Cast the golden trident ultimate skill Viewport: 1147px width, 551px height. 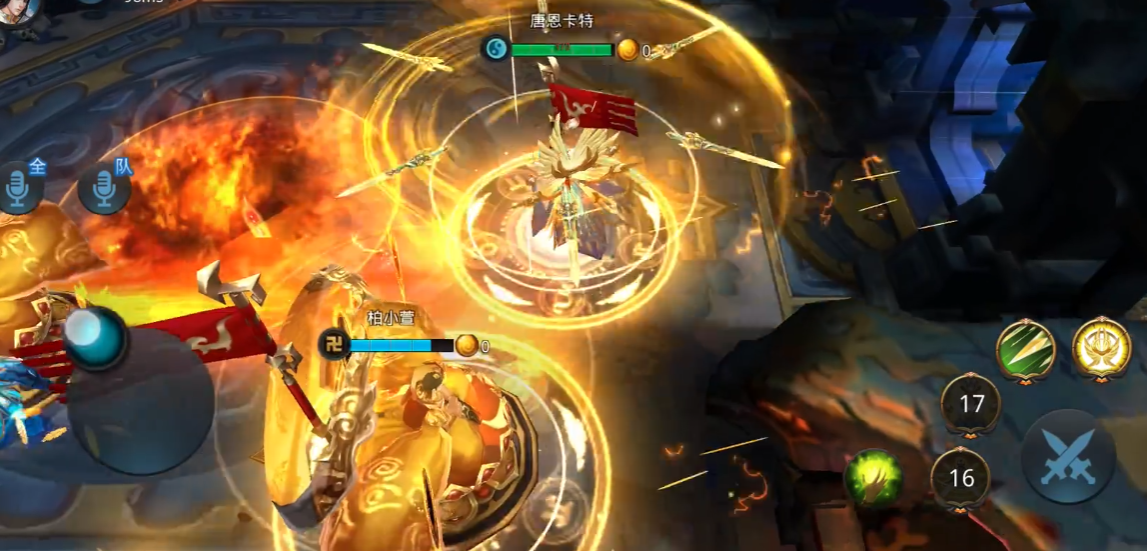tap(1101, 349)
